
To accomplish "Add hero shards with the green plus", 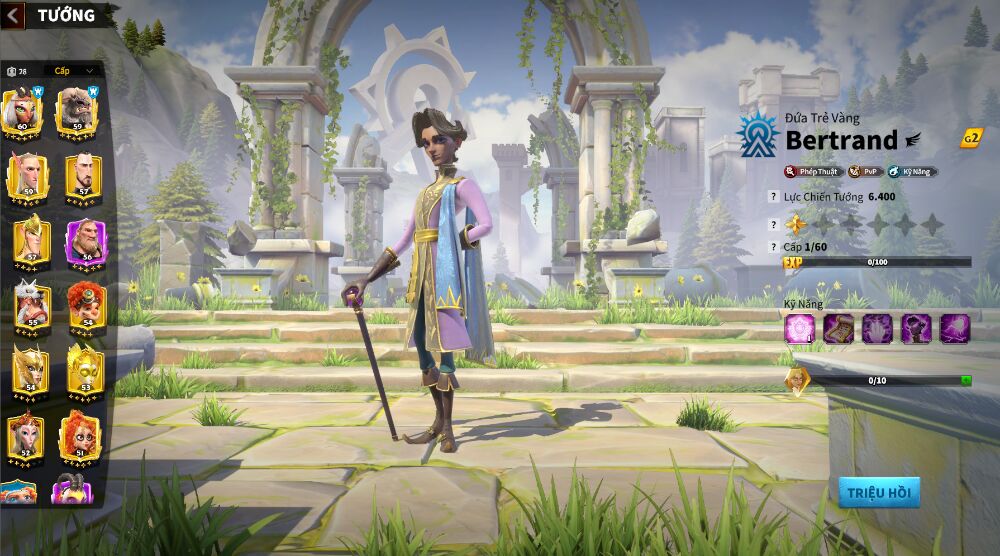I will pos(966,380).
